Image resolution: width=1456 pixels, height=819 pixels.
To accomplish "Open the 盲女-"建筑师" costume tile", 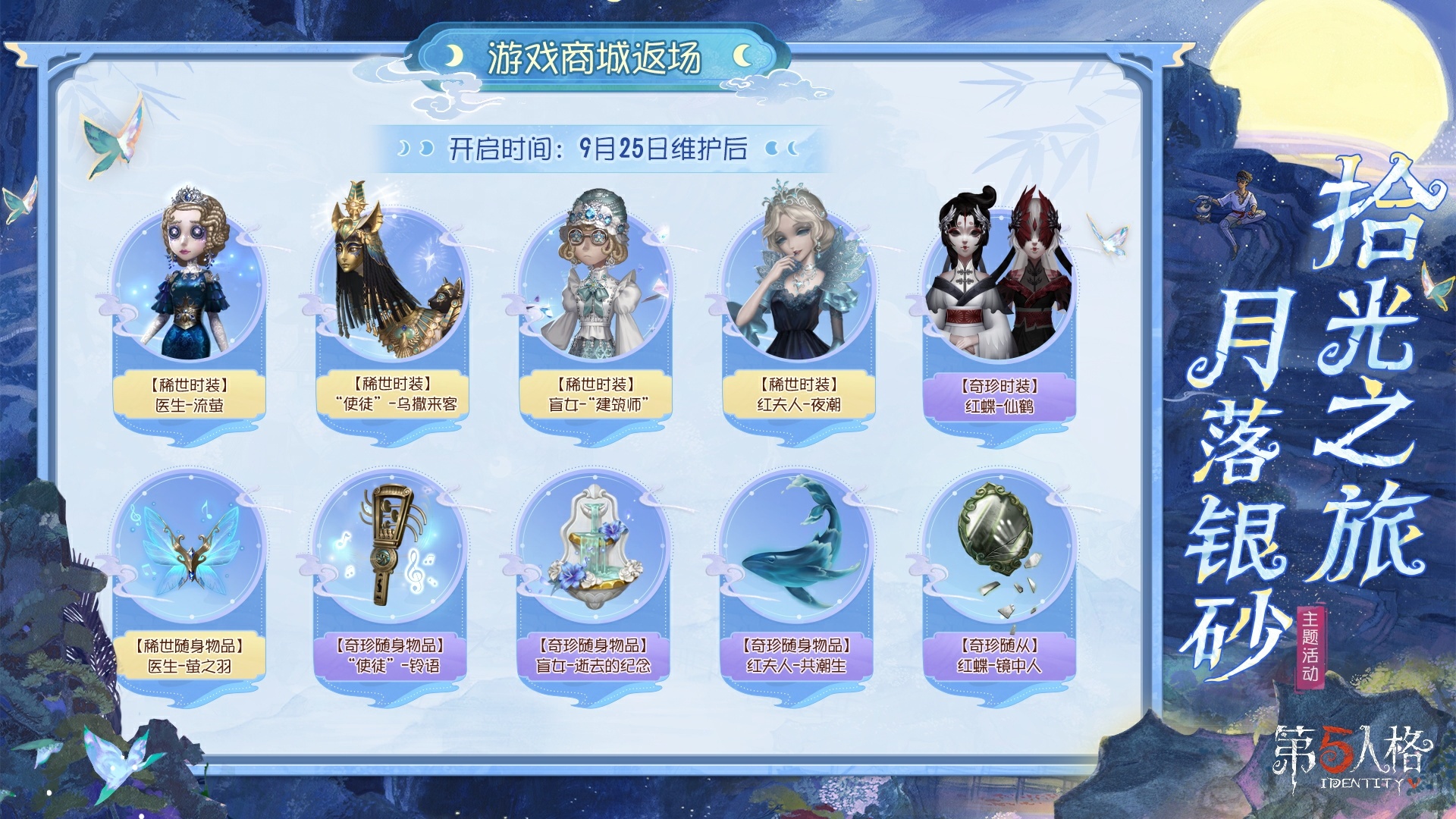I will (x=595, y=303).
